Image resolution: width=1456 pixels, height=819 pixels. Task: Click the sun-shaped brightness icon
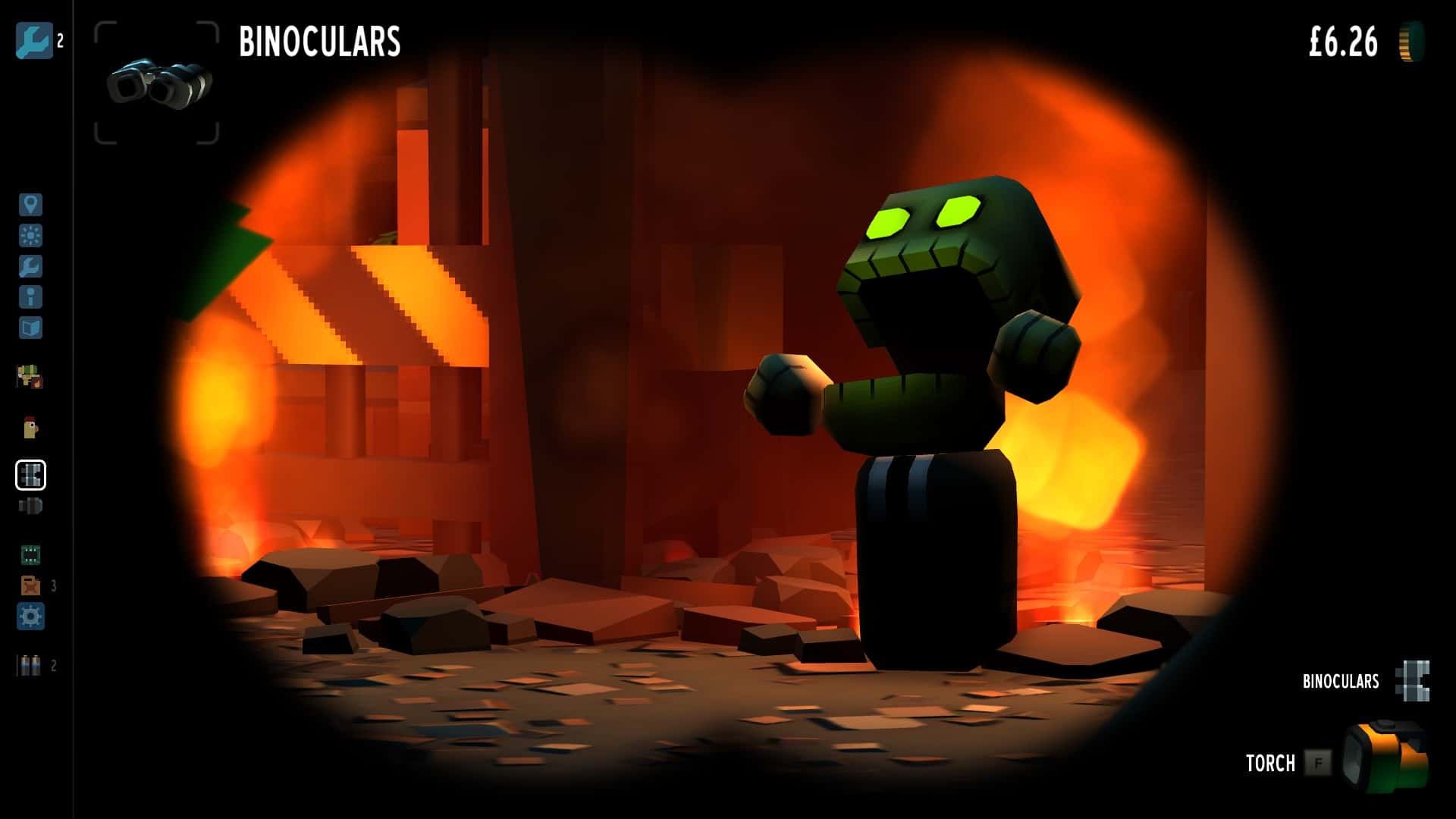pyautogui.click(x=29, y=234)
